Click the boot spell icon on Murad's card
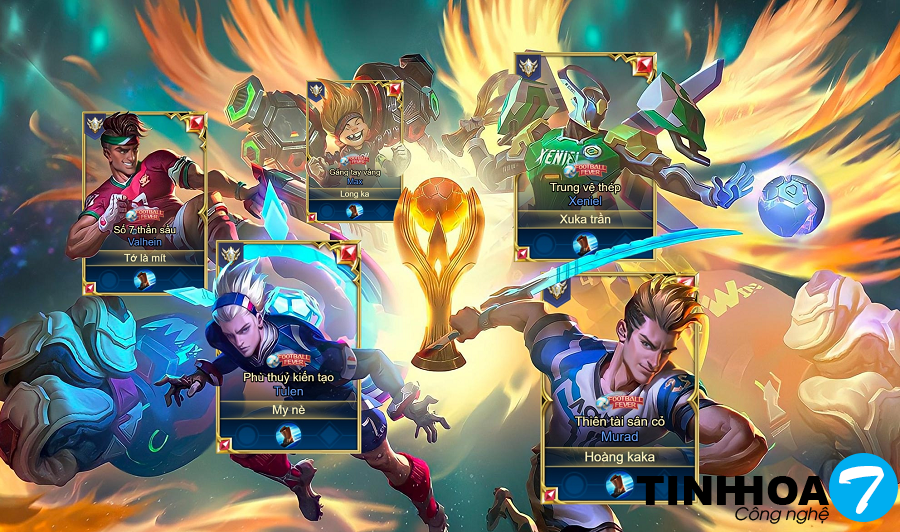Viewport: 900px width, 532px height. point(619,485)
